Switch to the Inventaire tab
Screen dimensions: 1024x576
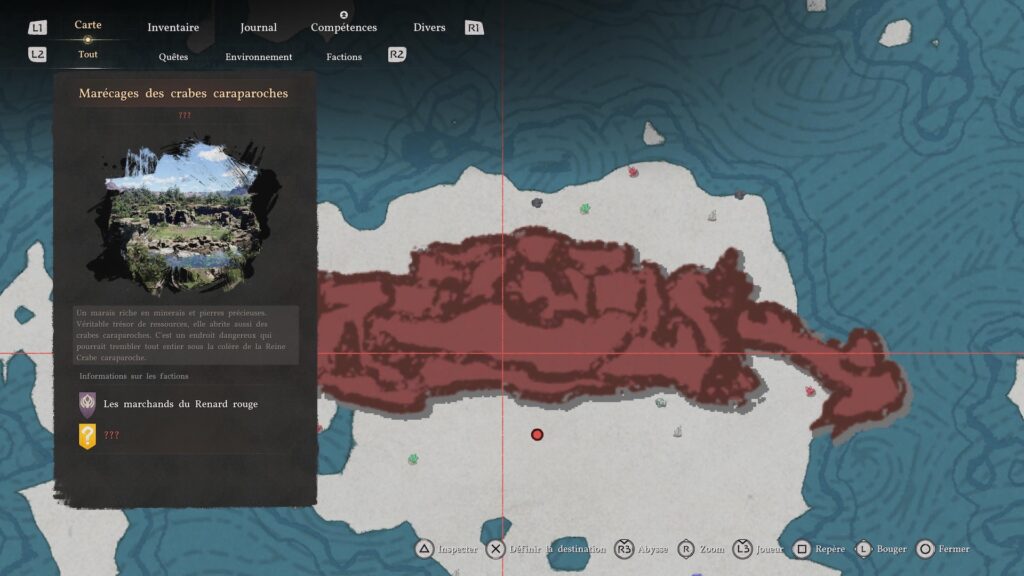click(x=173, y=27)
